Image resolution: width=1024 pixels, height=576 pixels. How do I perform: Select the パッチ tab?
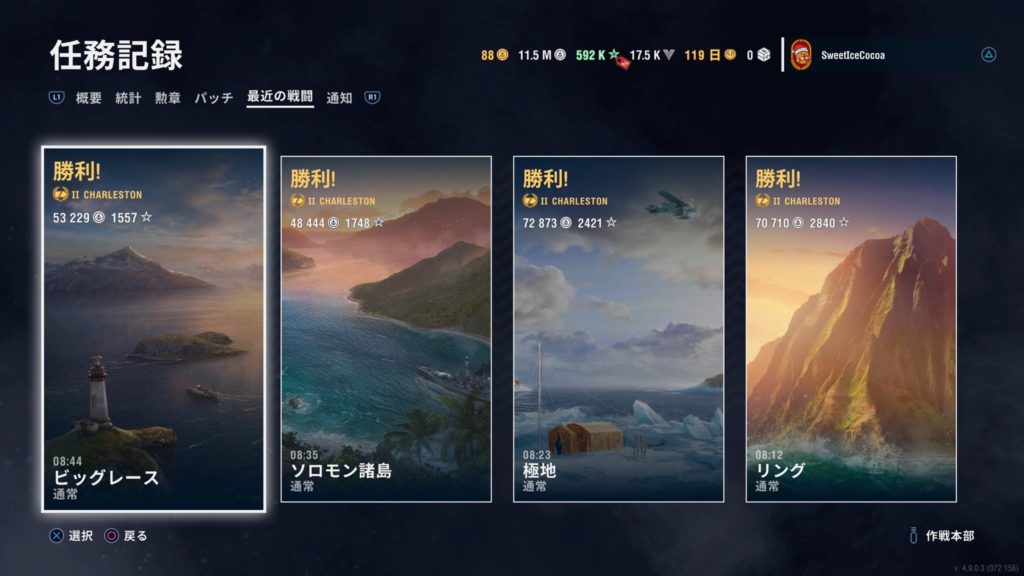tap(213, 98)
